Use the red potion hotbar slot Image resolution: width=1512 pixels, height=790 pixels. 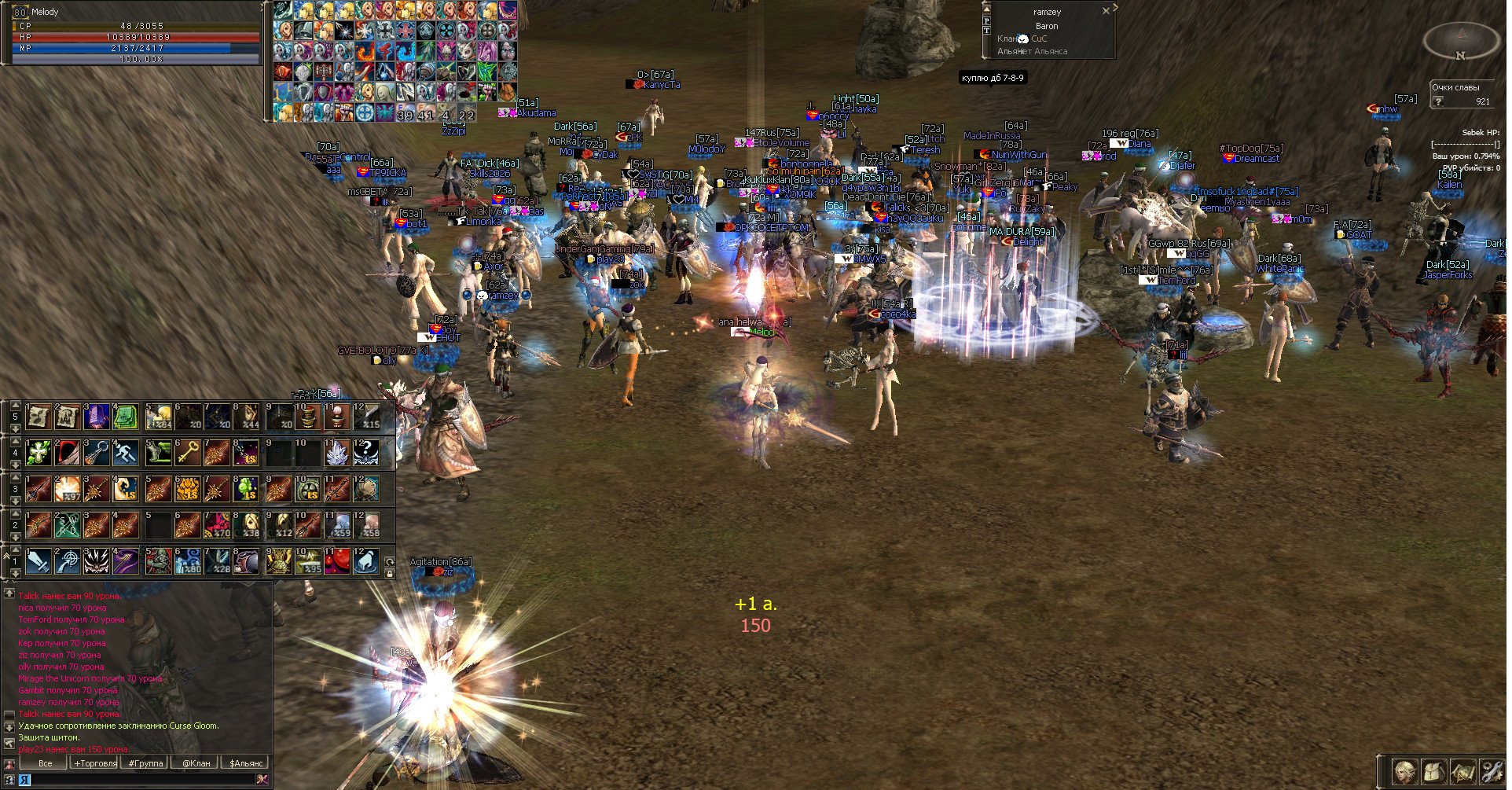336,561
